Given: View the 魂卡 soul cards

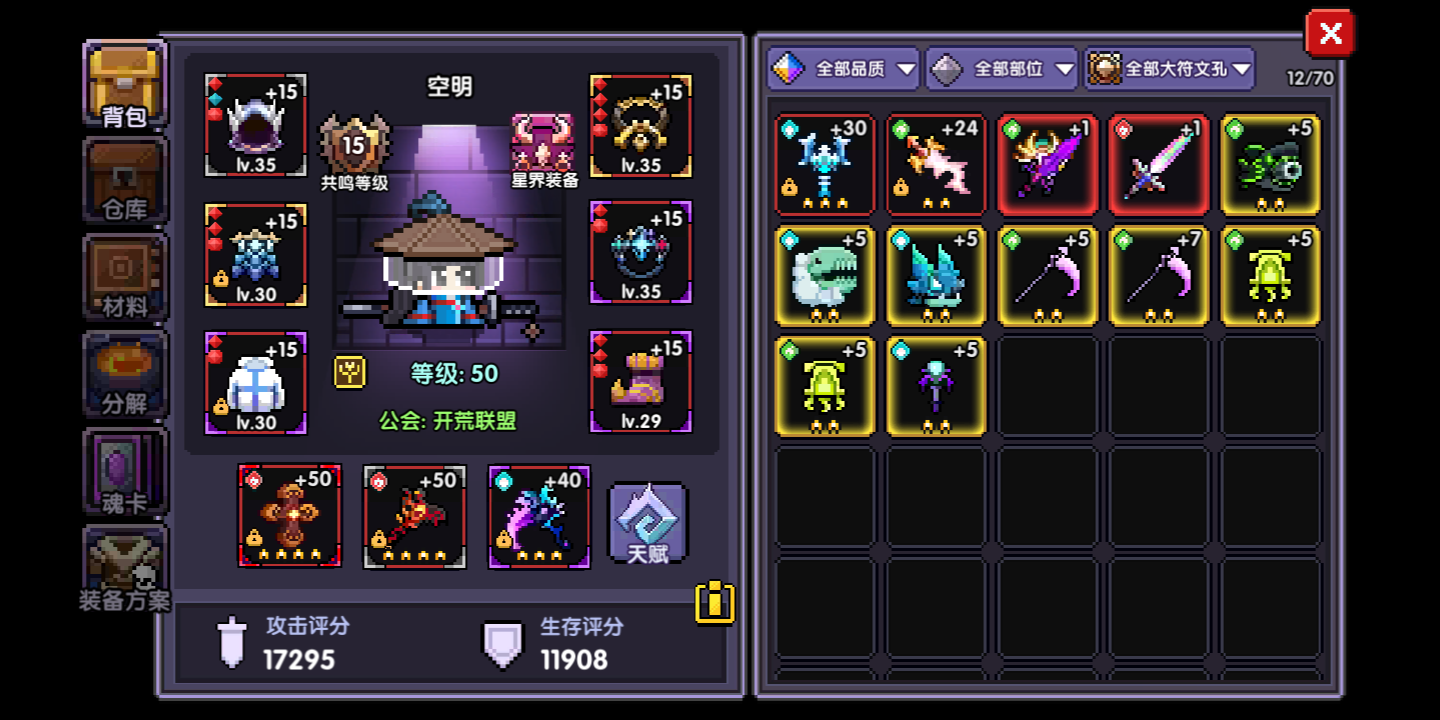Looking at the screenshot, I should click(124, 470).
